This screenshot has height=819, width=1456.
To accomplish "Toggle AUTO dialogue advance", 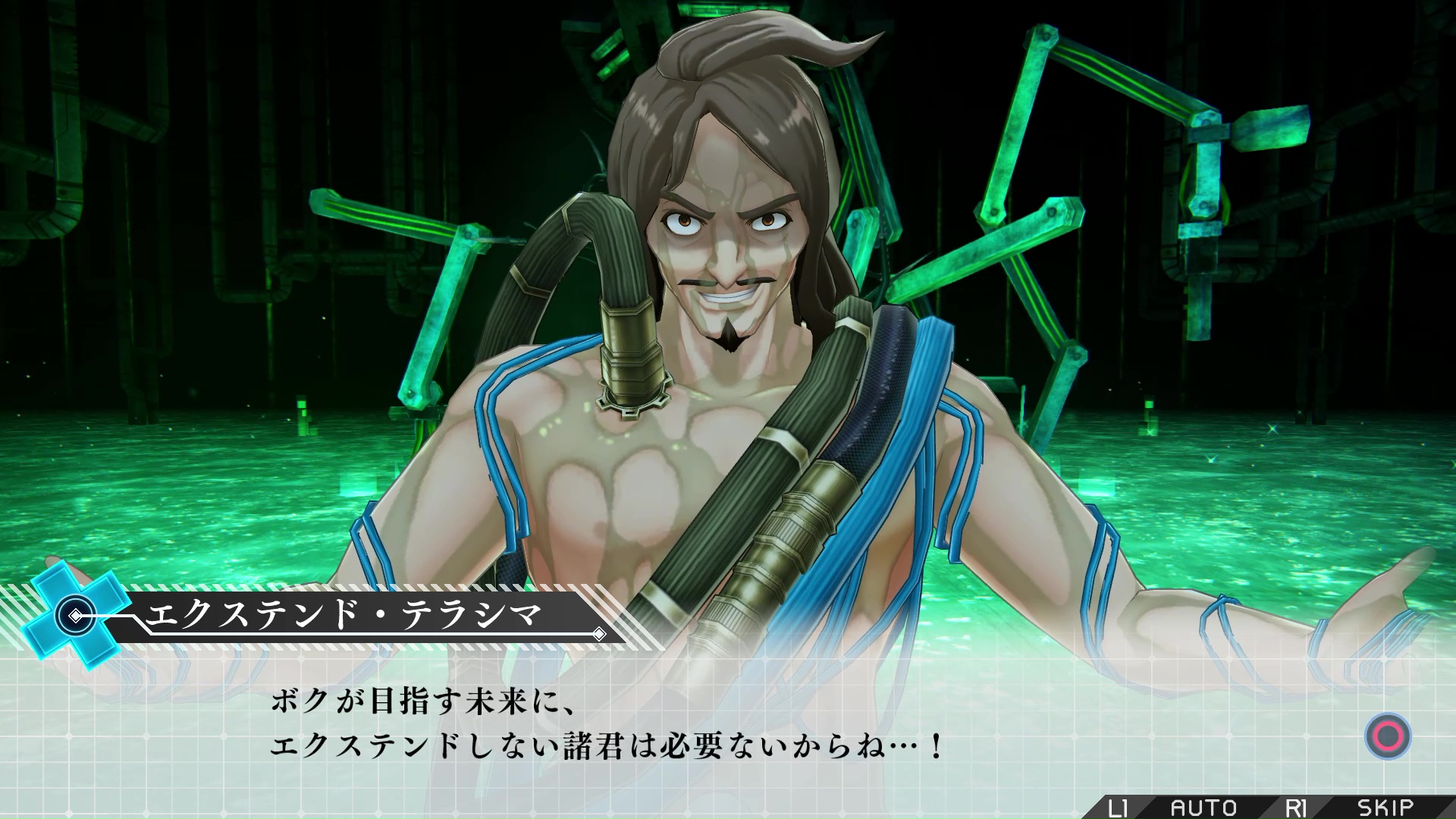I will click(x=1203, y=808).
